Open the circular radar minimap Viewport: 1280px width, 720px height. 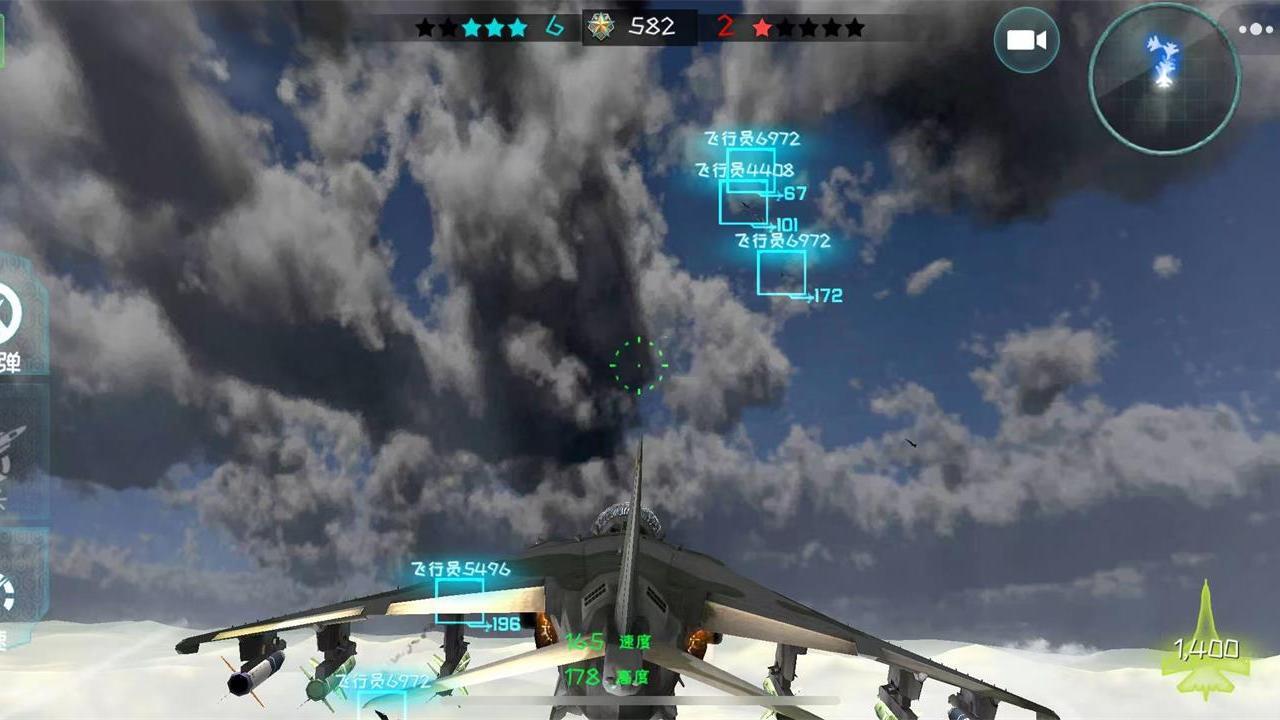click(x=1164, y=78)
